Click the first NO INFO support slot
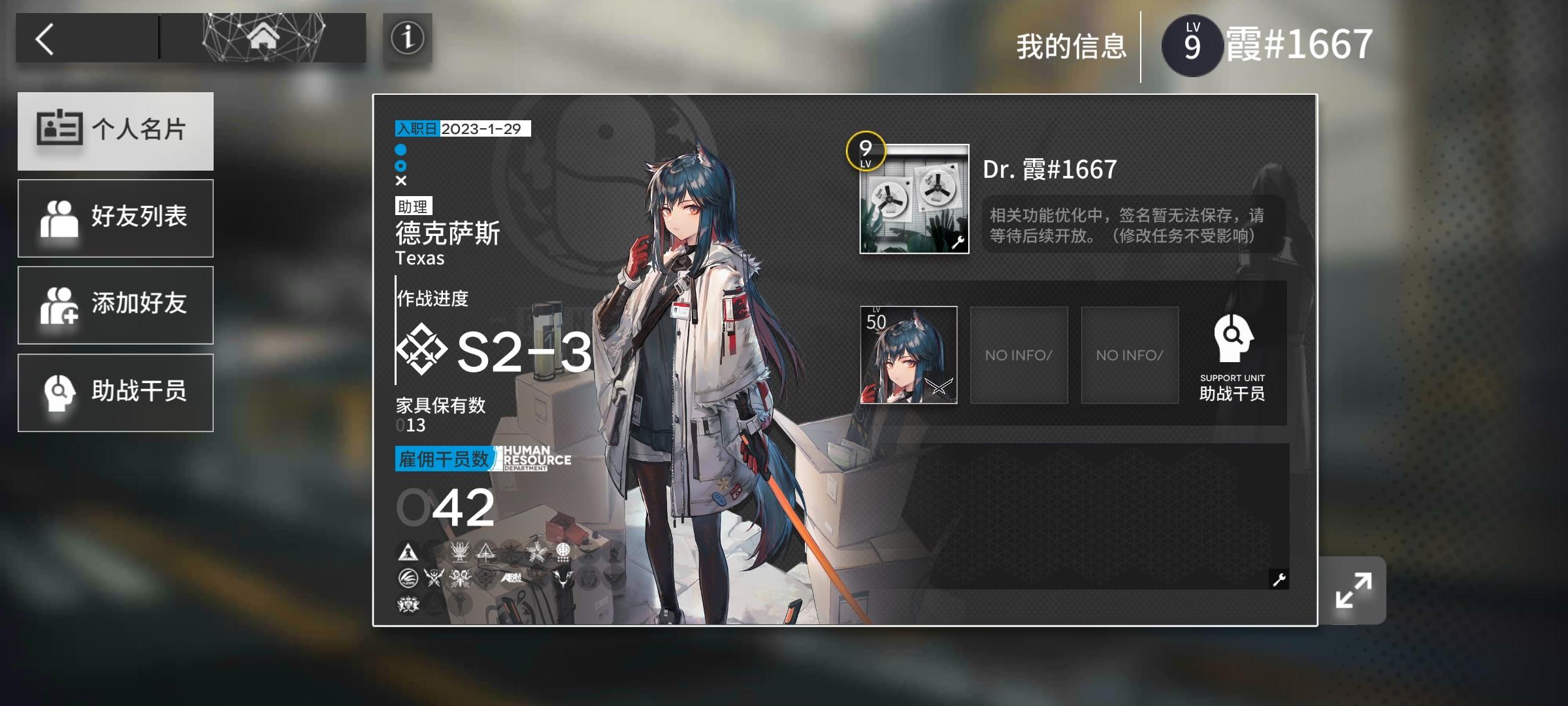Screen dimensions: 1568x706 click(1019, 355)
